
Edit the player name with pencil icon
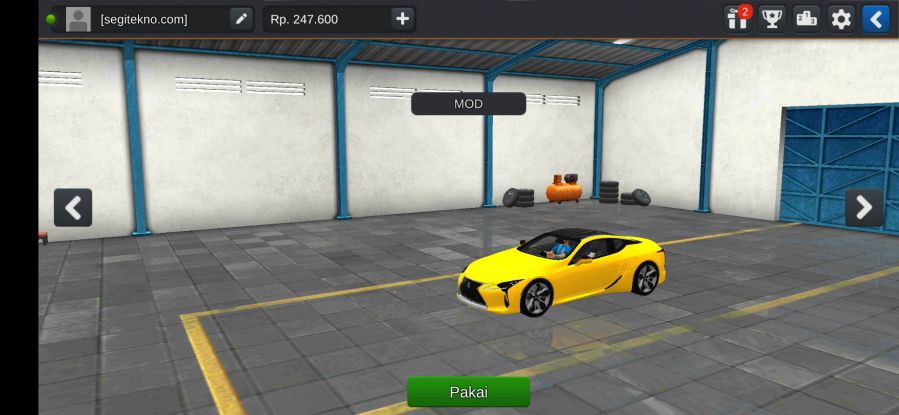241,19
